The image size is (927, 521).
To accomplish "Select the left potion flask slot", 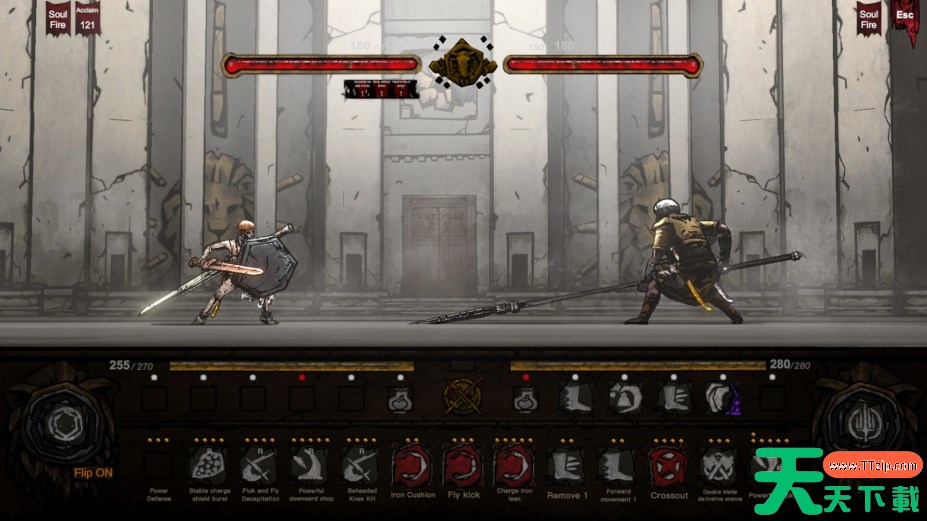I will coord(400,400).
